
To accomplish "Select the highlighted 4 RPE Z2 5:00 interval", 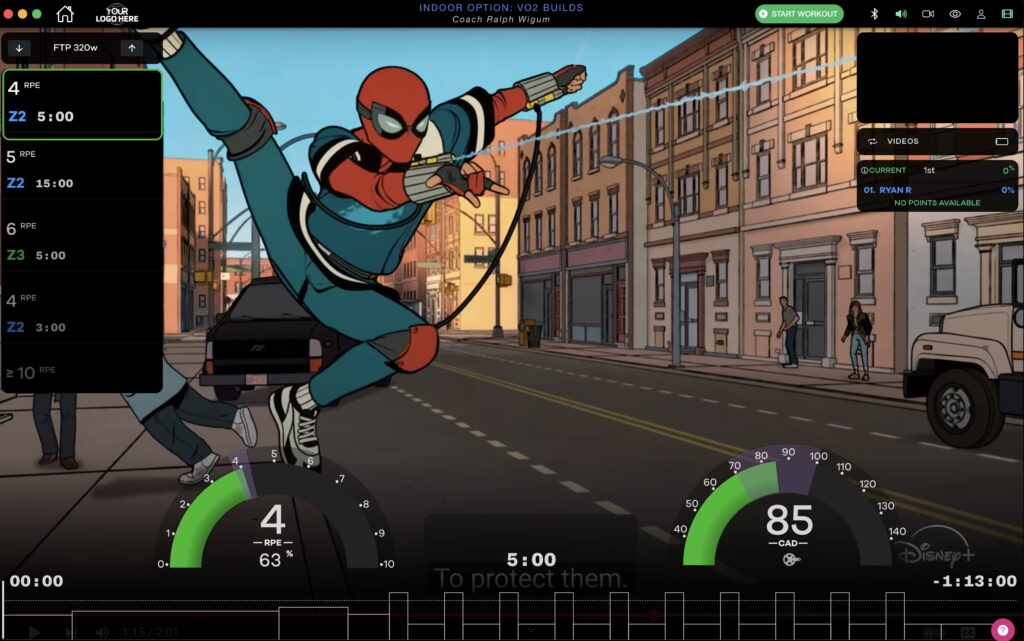I will point(82,104).
